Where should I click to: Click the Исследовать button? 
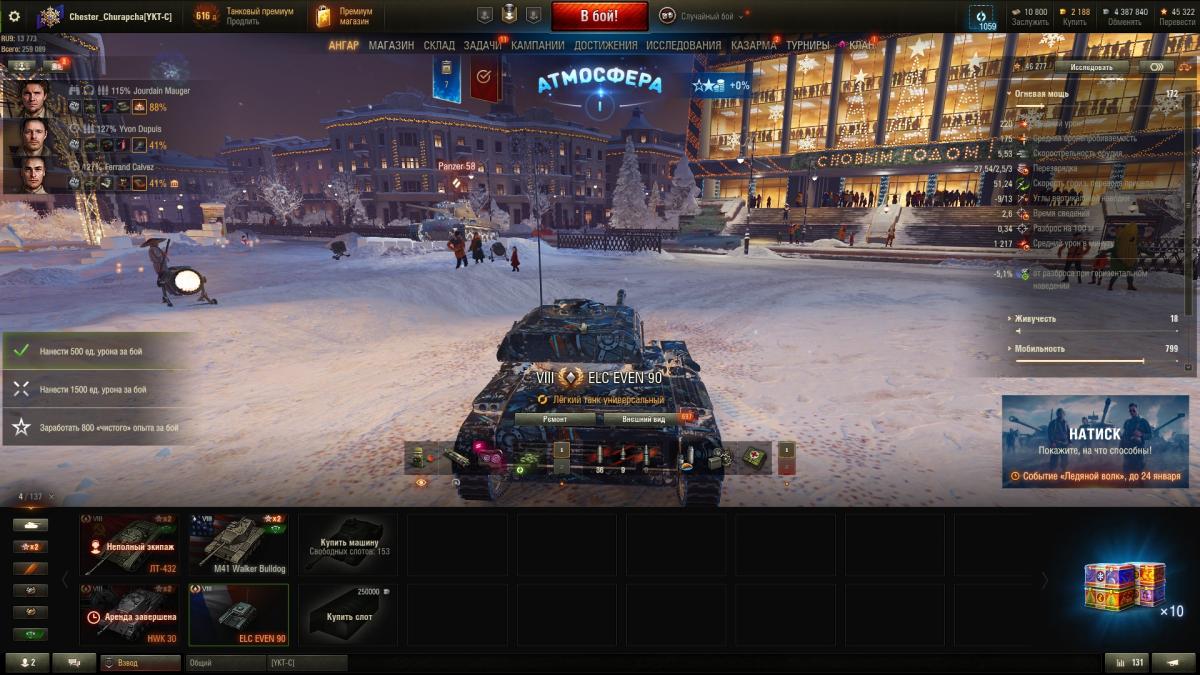pos(1089,67)
